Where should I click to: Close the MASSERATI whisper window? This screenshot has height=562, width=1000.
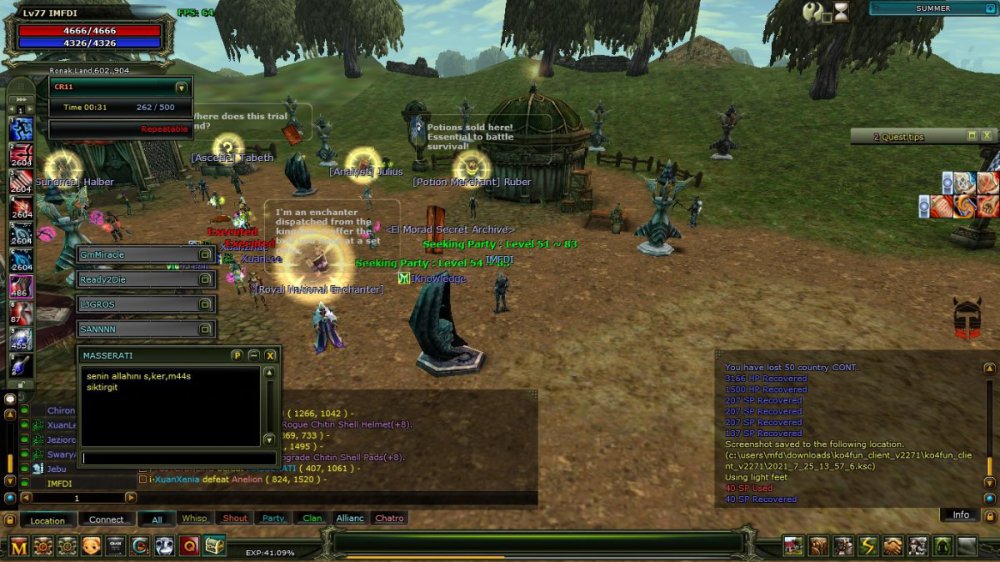pyautogui.click(x=270, y=355)
